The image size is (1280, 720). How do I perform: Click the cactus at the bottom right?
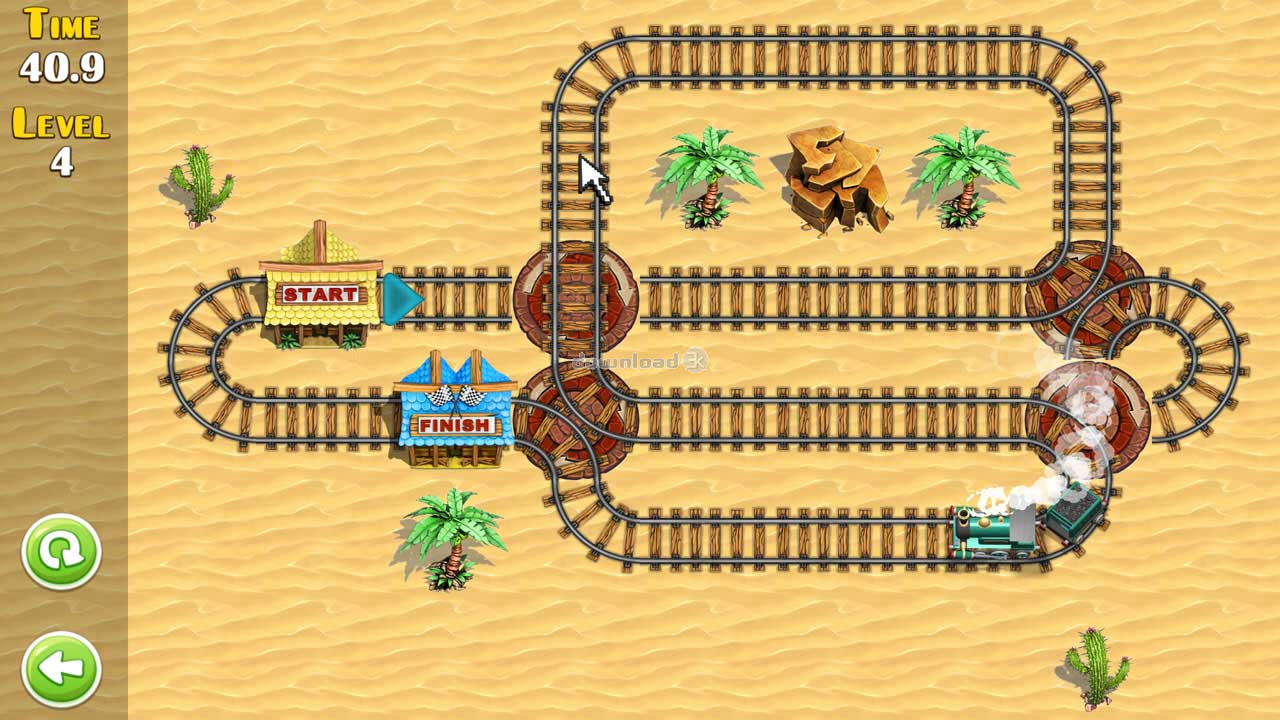1095,665
